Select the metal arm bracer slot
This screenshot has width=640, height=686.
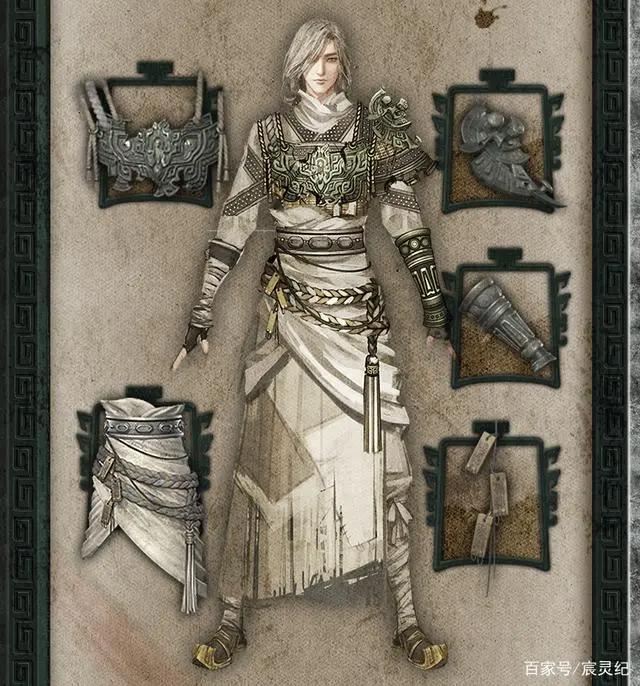pyautogui.click(x=508, y=323)
